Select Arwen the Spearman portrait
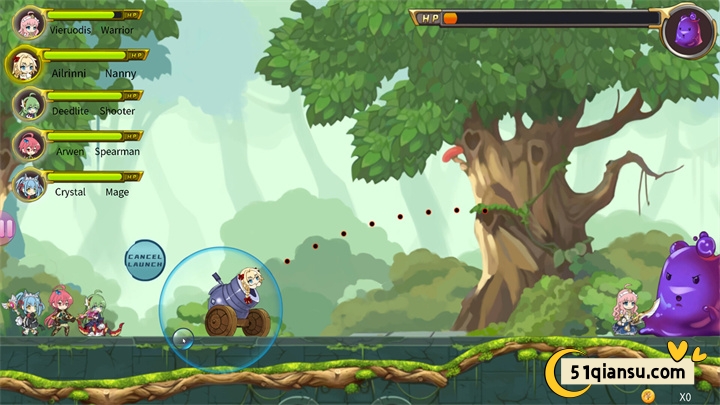The image size is (720, 405). coord(29,144)
